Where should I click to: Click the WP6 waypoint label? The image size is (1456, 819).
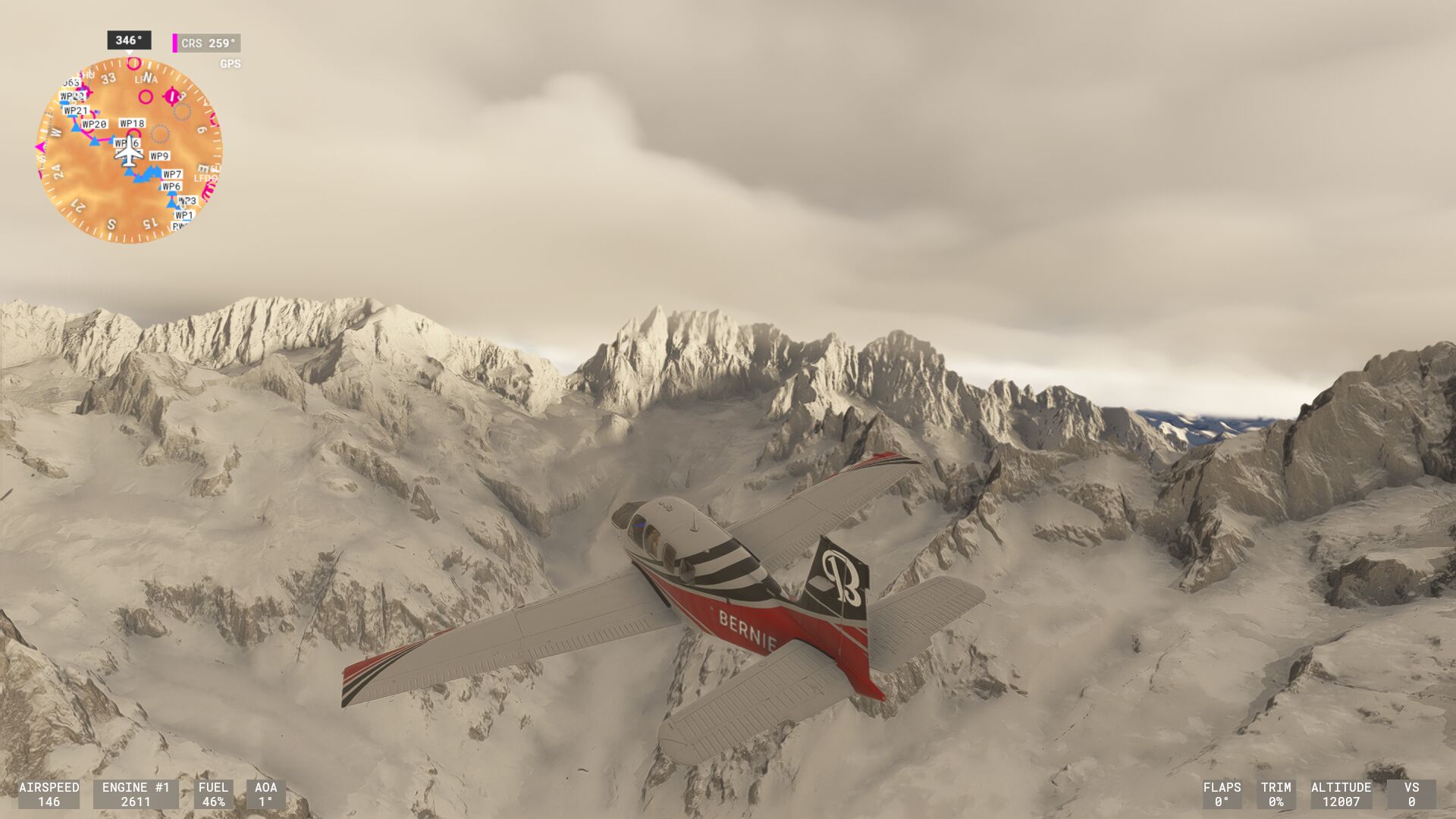[x=171, y=187]
